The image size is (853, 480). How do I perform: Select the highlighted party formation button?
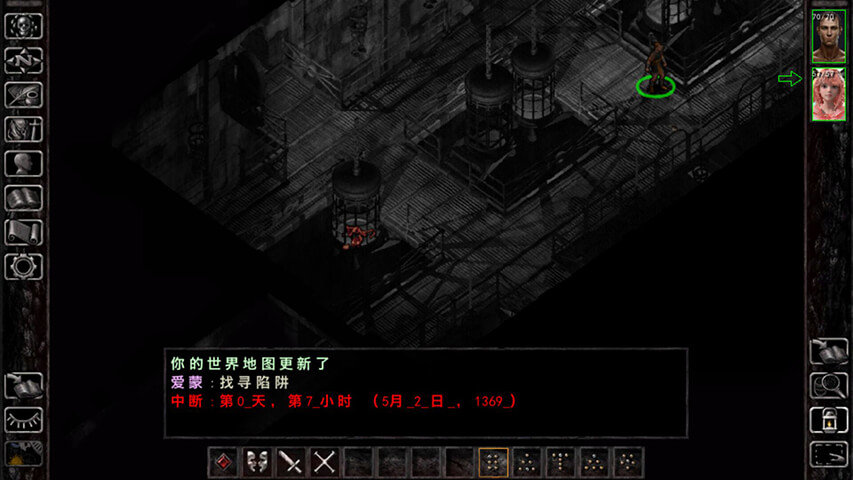(x=493, y=462)
